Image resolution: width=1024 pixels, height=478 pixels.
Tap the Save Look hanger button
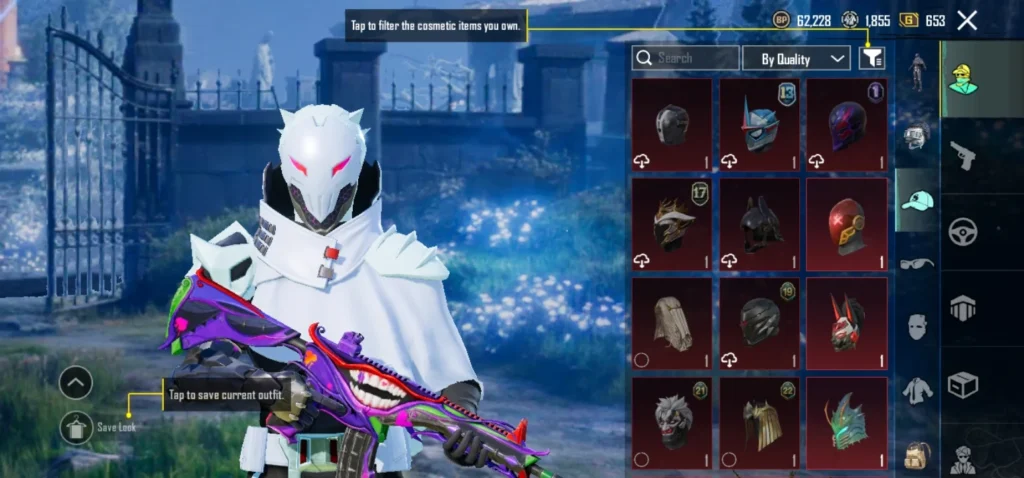click(x=76, y=427)
